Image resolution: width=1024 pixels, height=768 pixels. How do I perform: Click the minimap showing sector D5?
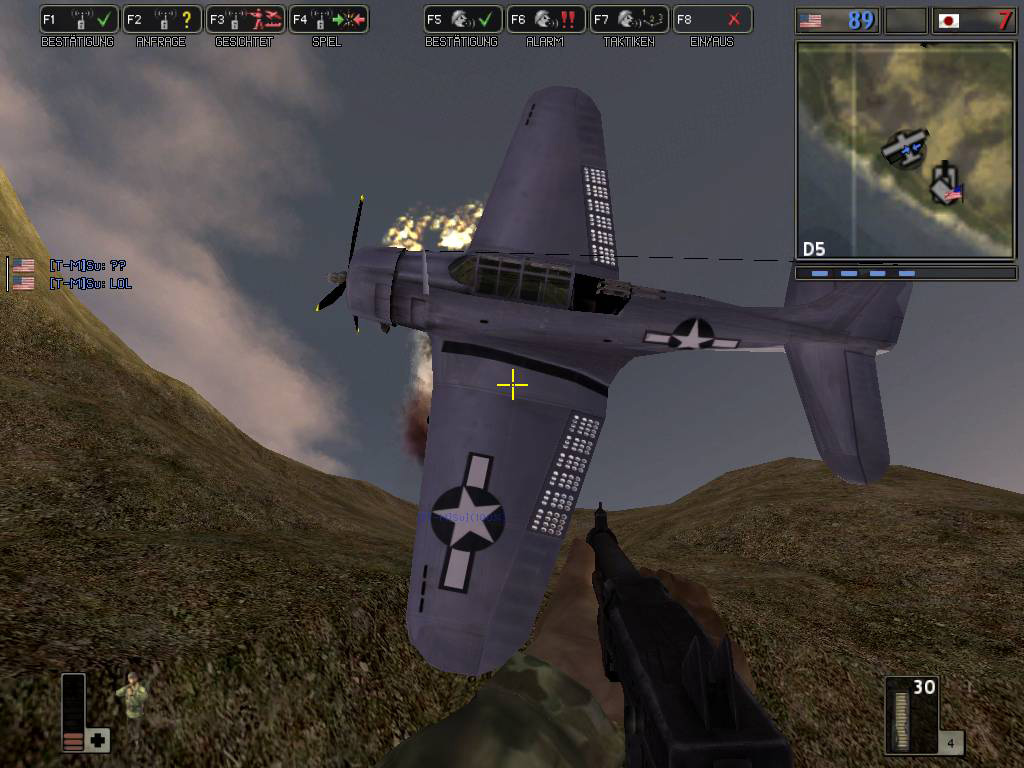[905, 150]
